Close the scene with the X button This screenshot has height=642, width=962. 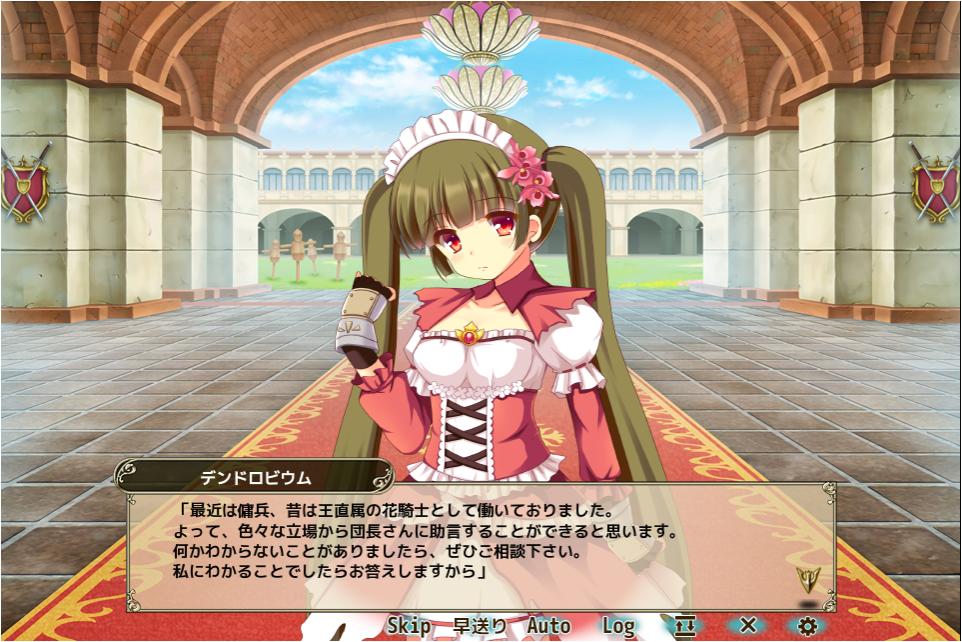(748, 626)
